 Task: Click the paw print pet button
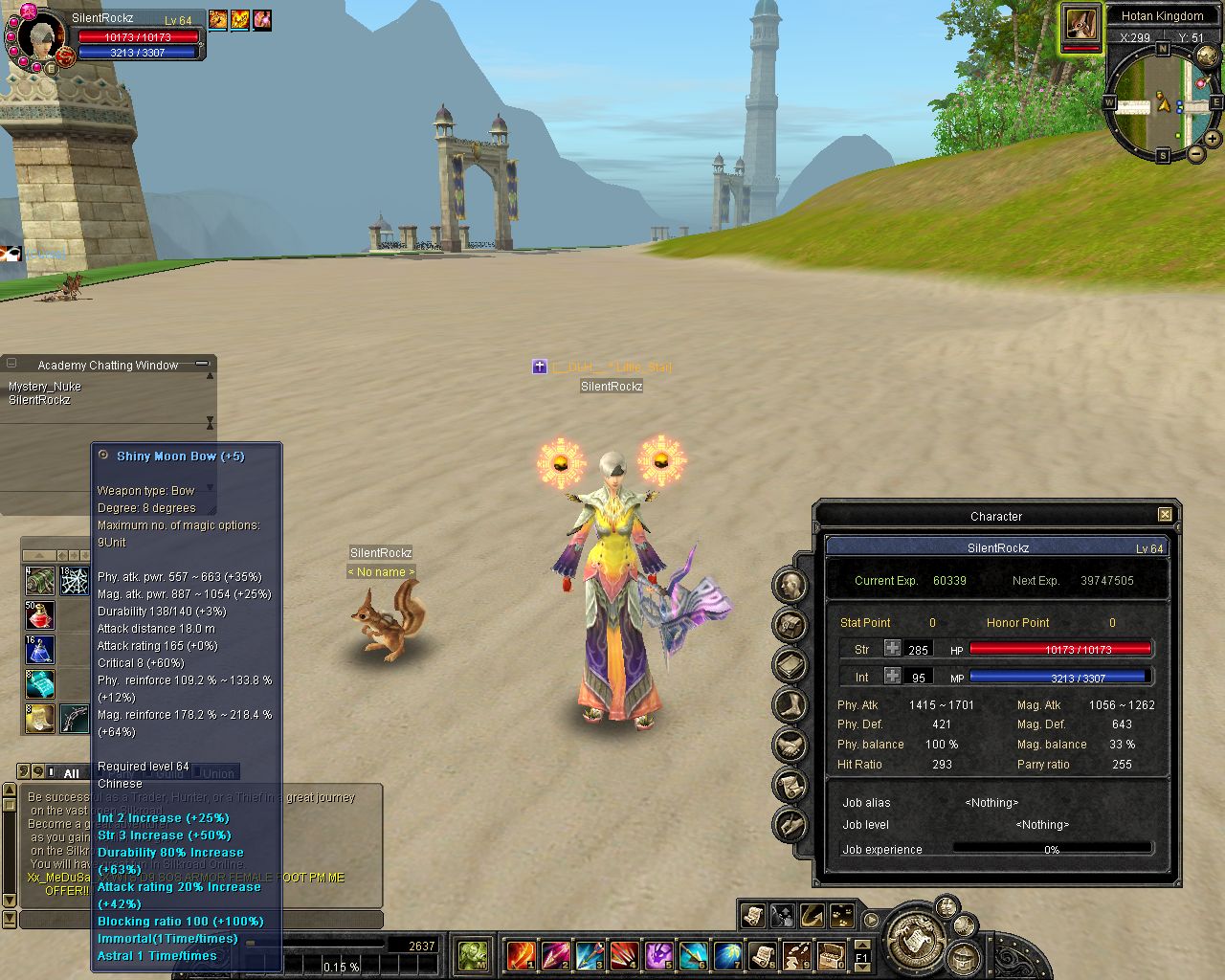841,916
